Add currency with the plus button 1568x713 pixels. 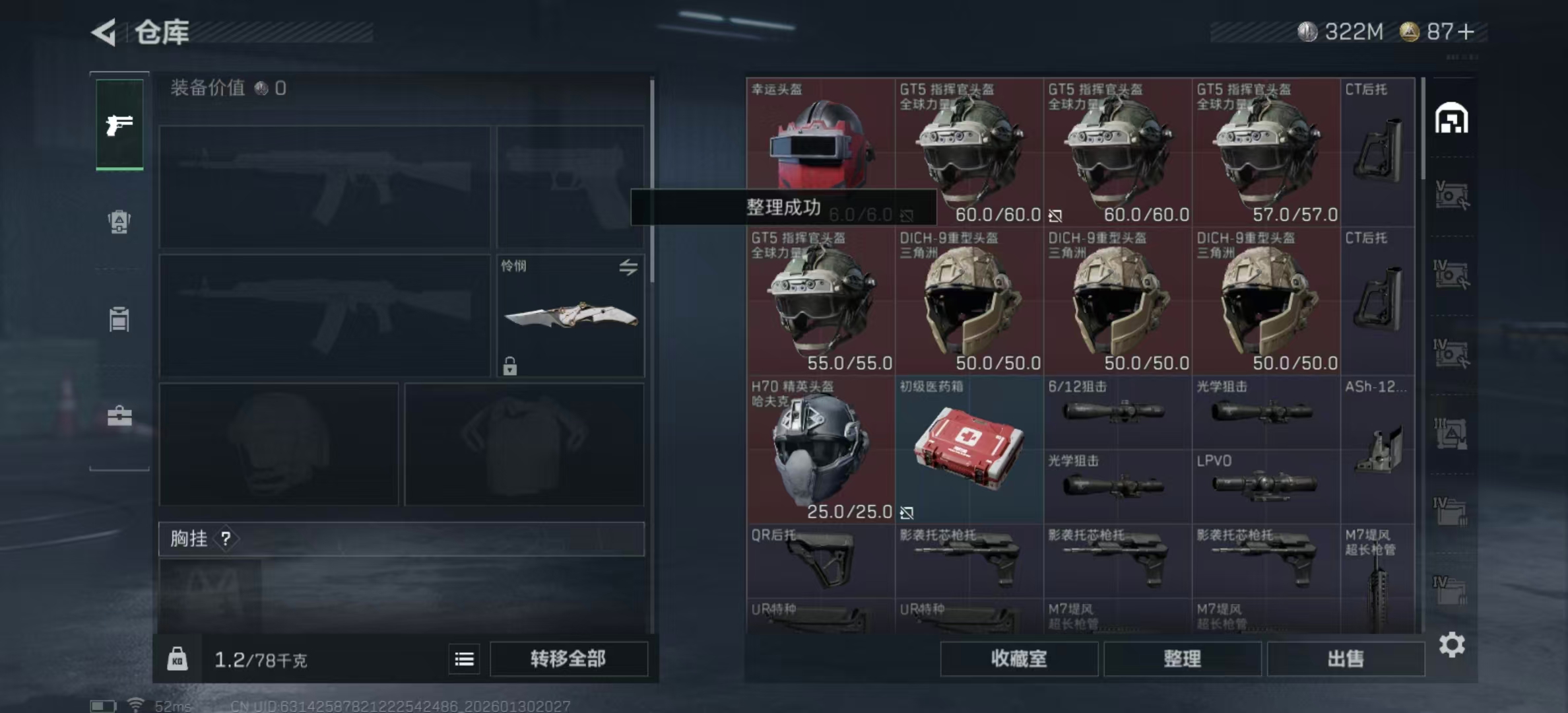tap(1466, 32)
